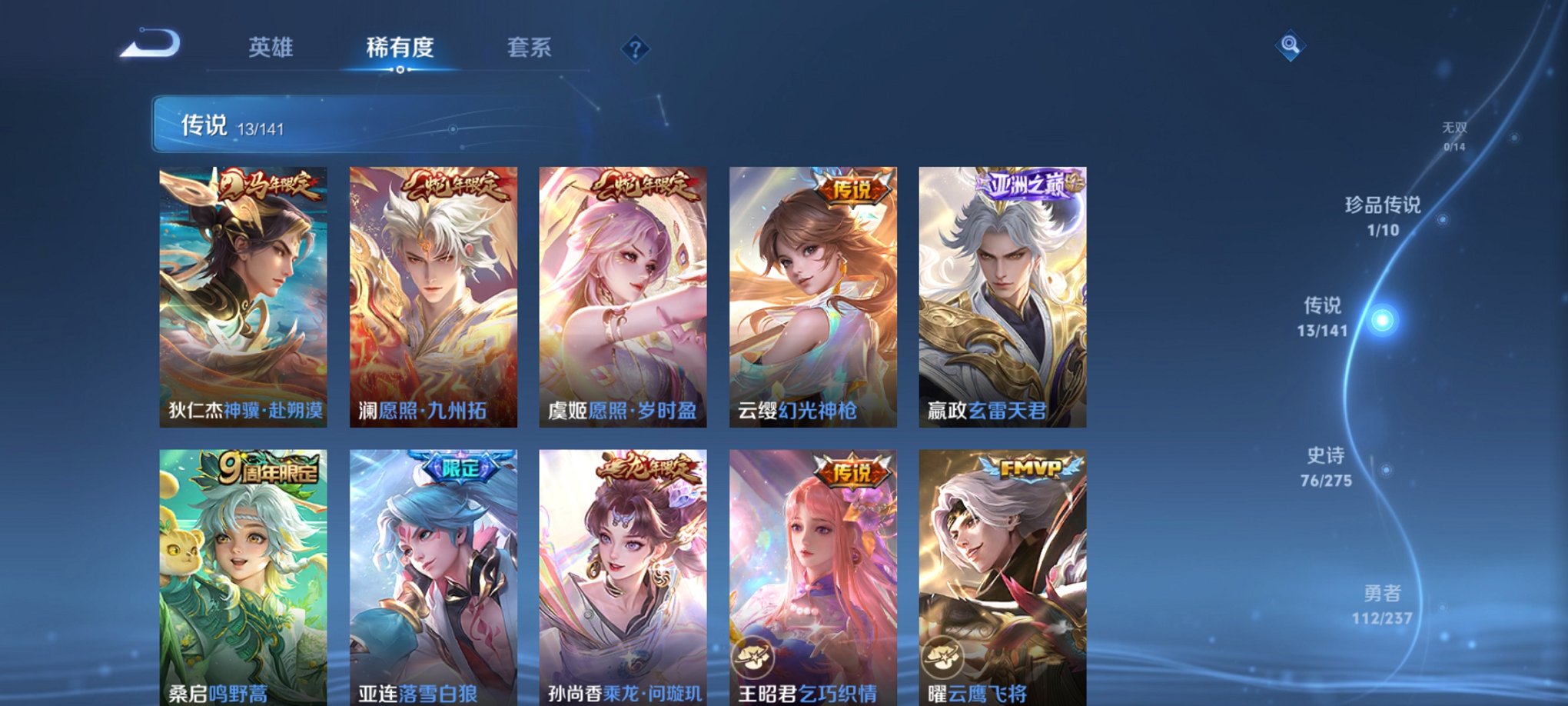This screenshot has width=1568, height=706.
Task: Switch to the 英雄 tab
Action: click(x=272, y=48)
